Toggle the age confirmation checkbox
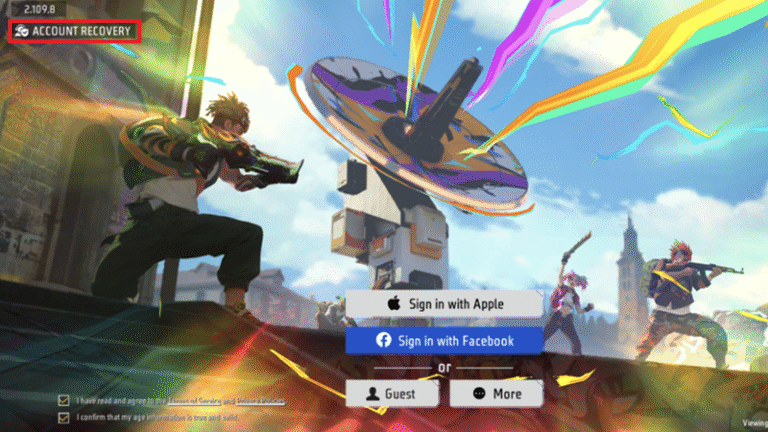768x432 pixels. (x=63, y=416)
